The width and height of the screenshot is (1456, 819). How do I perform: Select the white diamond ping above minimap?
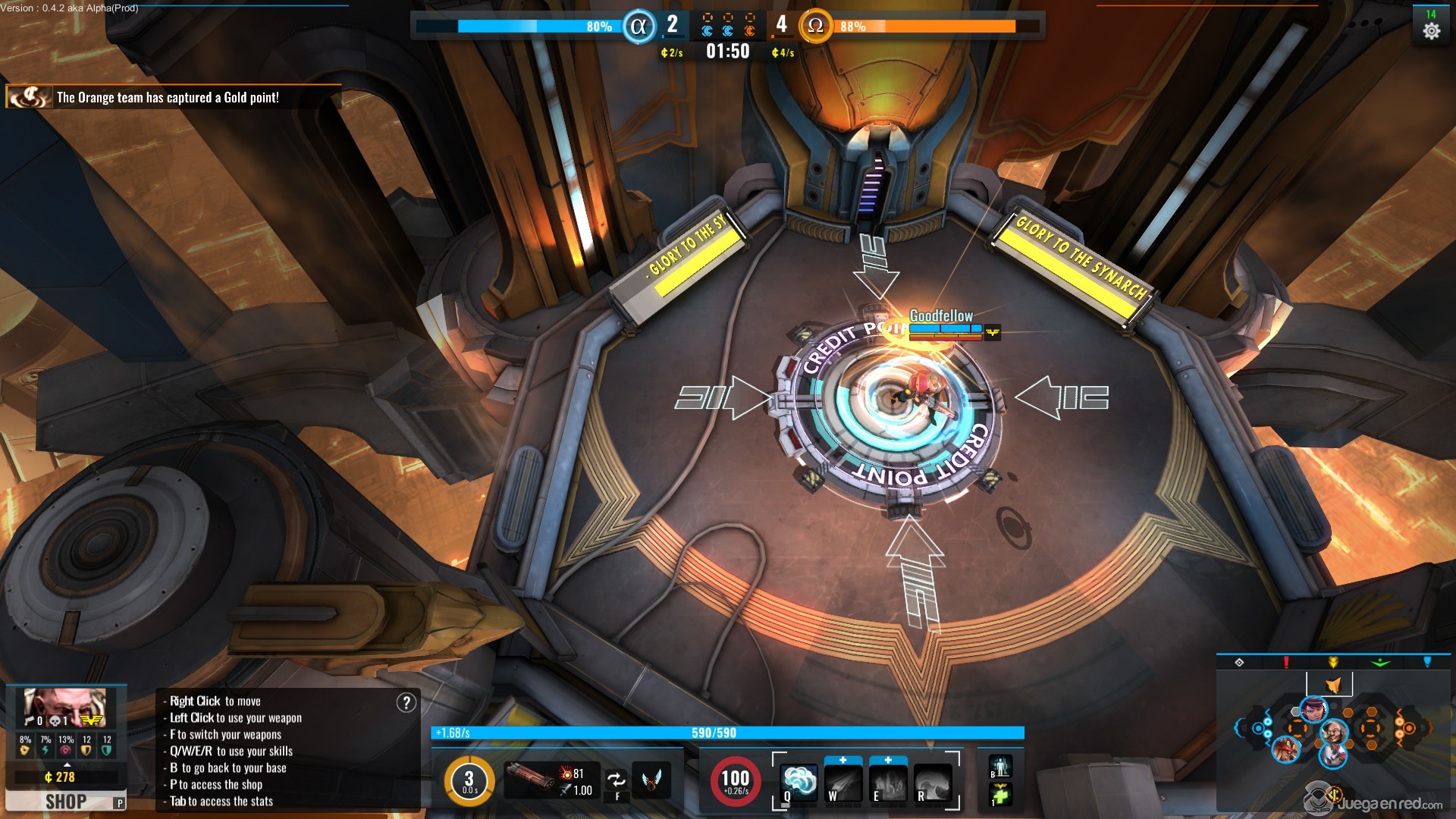pos(1239,662)
